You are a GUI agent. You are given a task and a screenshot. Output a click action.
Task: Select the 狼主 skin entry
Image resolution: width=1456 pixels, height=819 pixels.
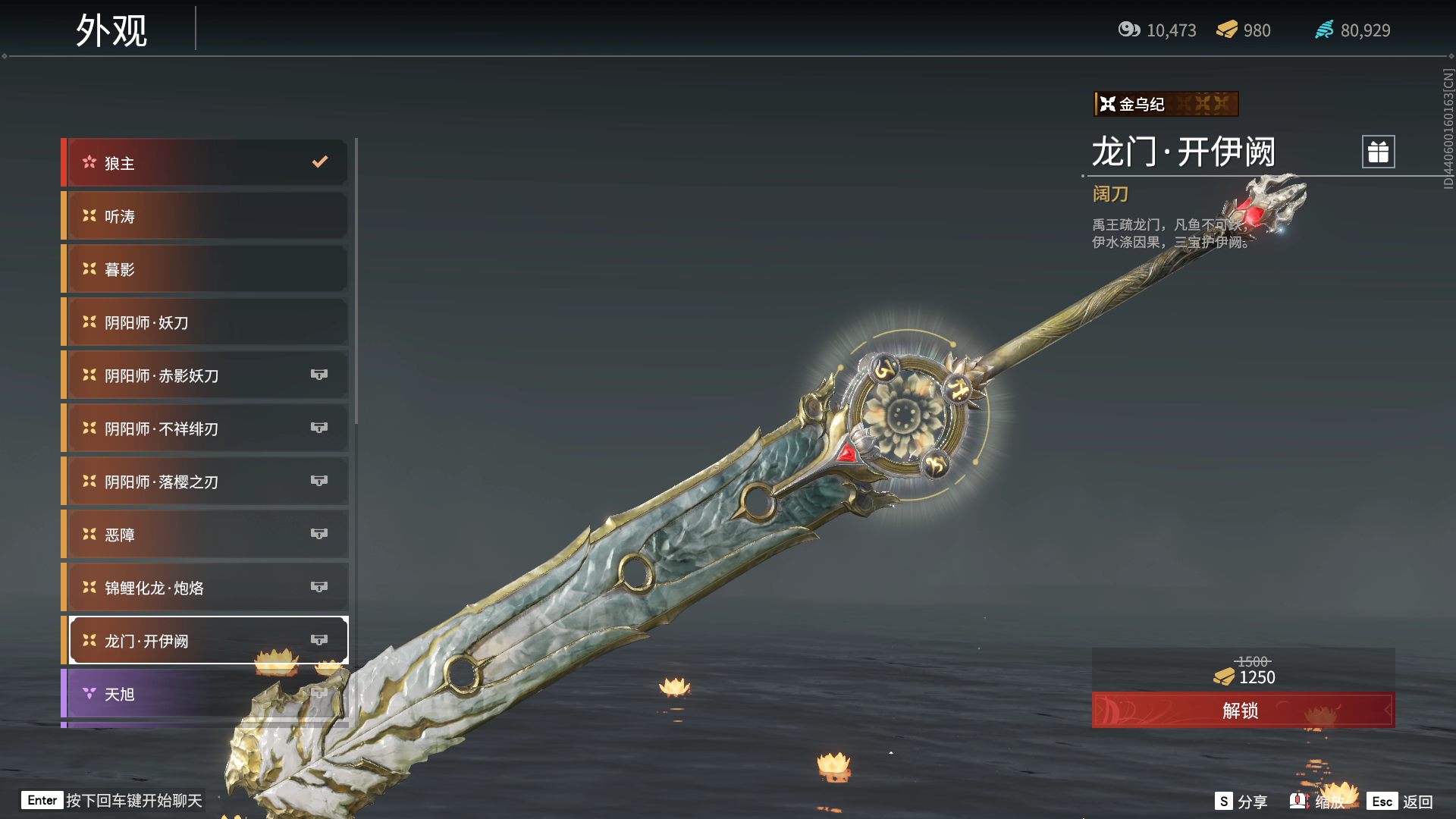[206, 163]
